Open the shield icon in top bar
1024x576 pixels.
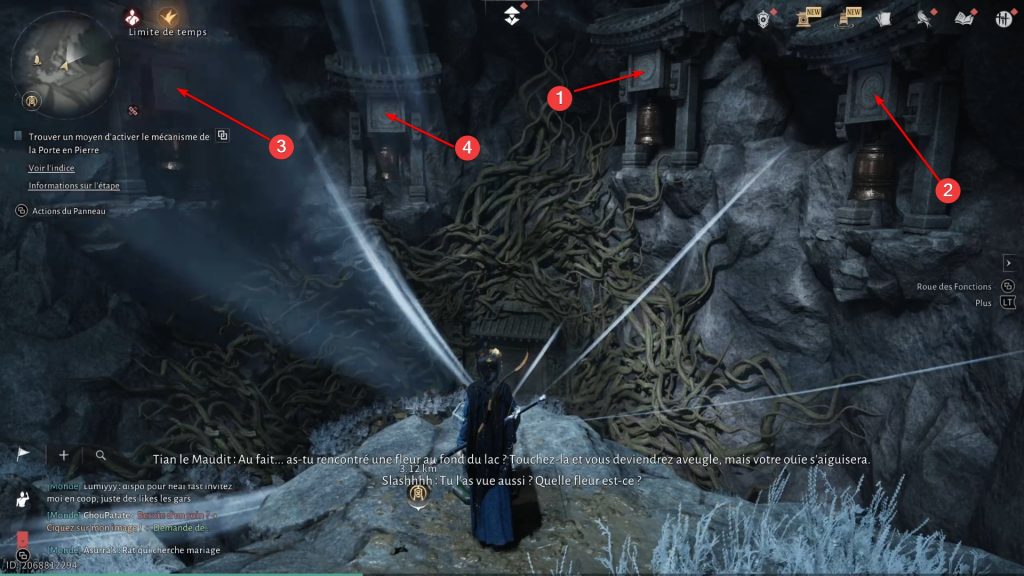(x=765, y=18)
